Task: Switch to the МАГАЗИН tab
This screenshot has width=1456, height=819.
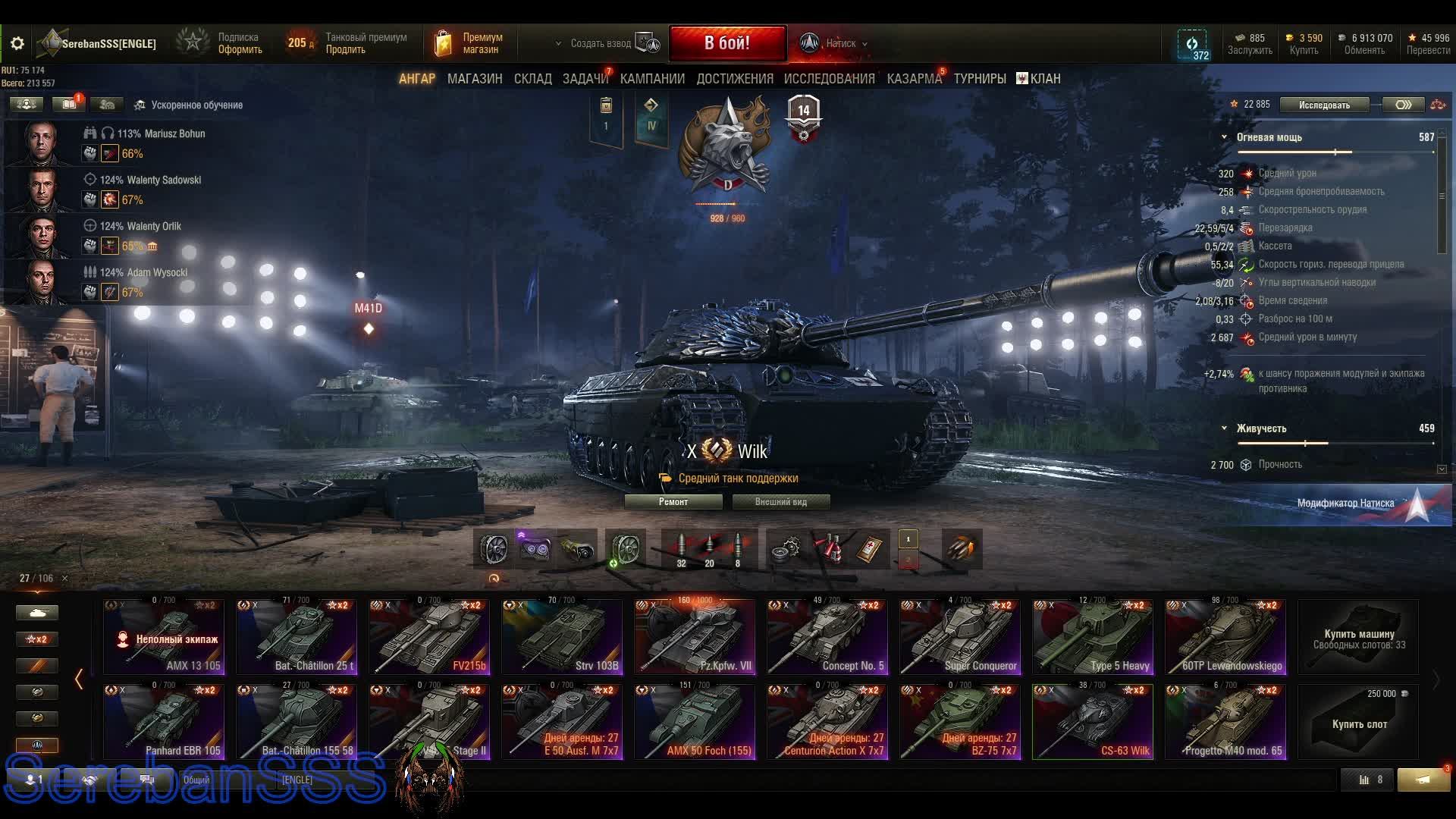Action: click(475, 79)
